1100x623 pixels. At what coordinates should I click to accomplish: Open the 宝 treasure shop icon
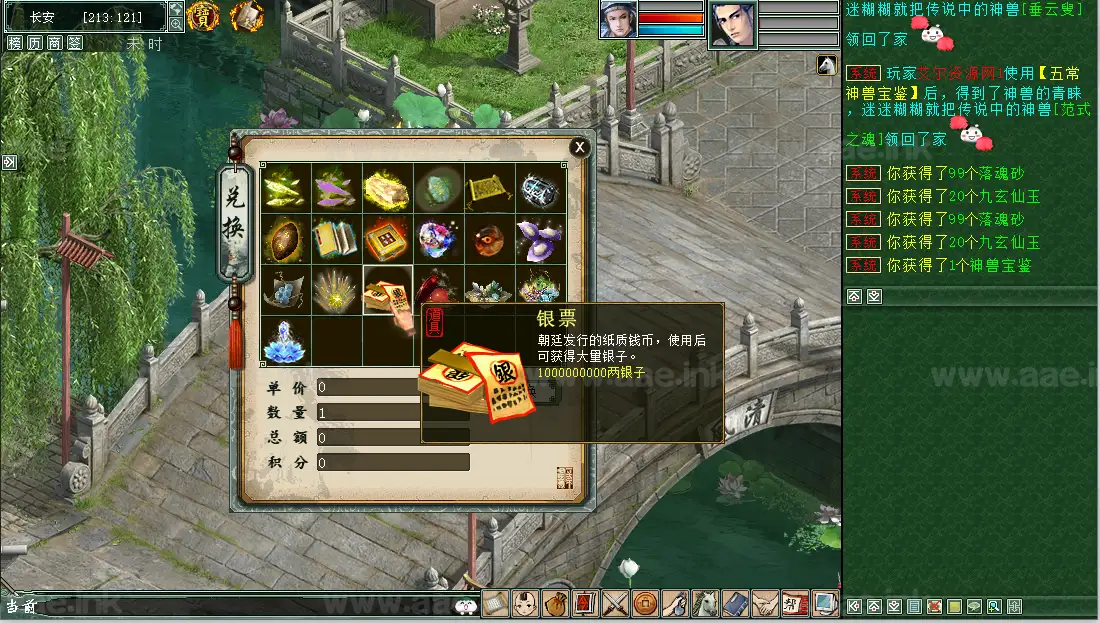[204, 15]
